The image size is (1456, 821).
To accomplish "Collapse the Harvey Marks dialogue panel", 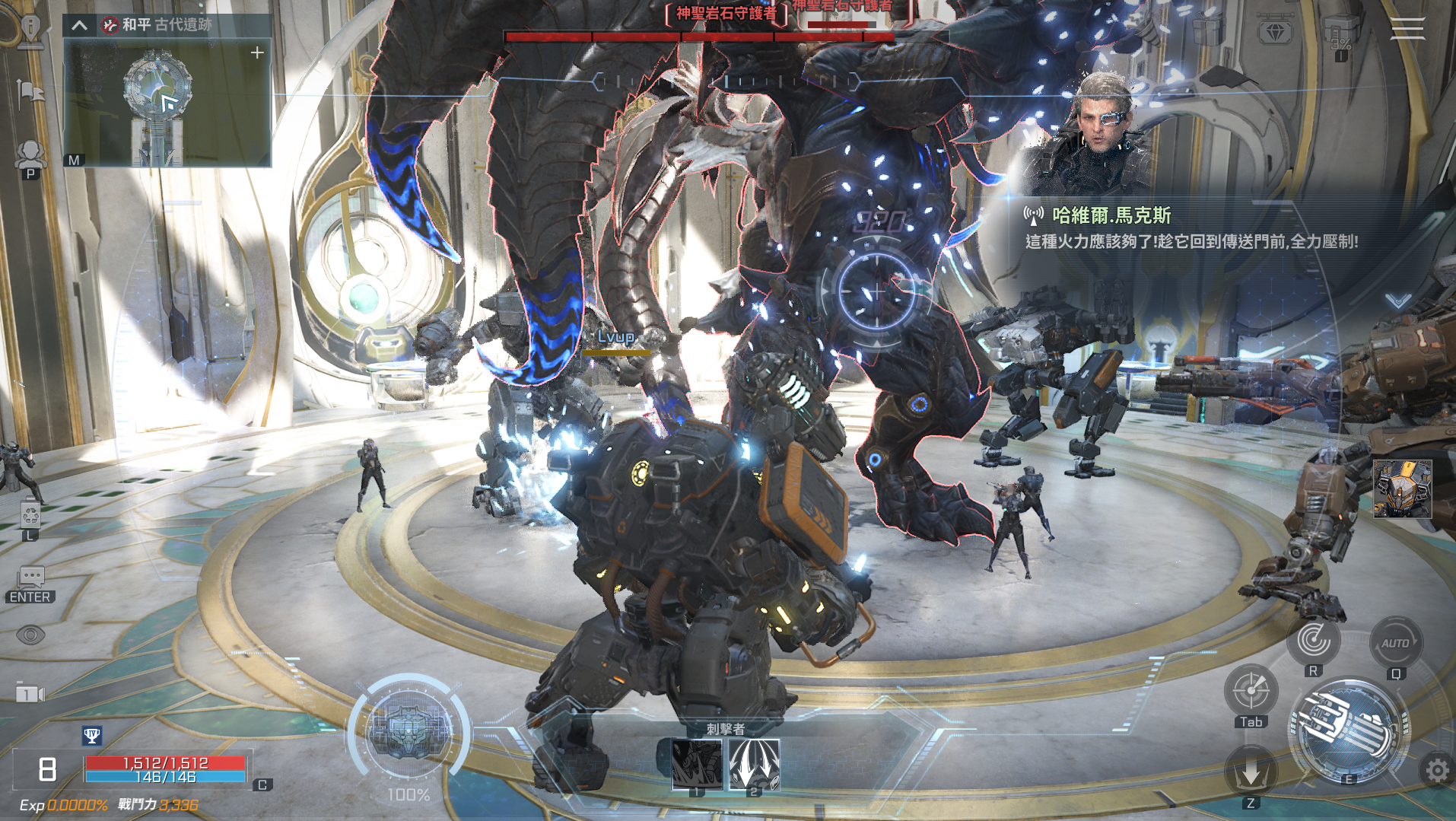I will coord(1398,301).
